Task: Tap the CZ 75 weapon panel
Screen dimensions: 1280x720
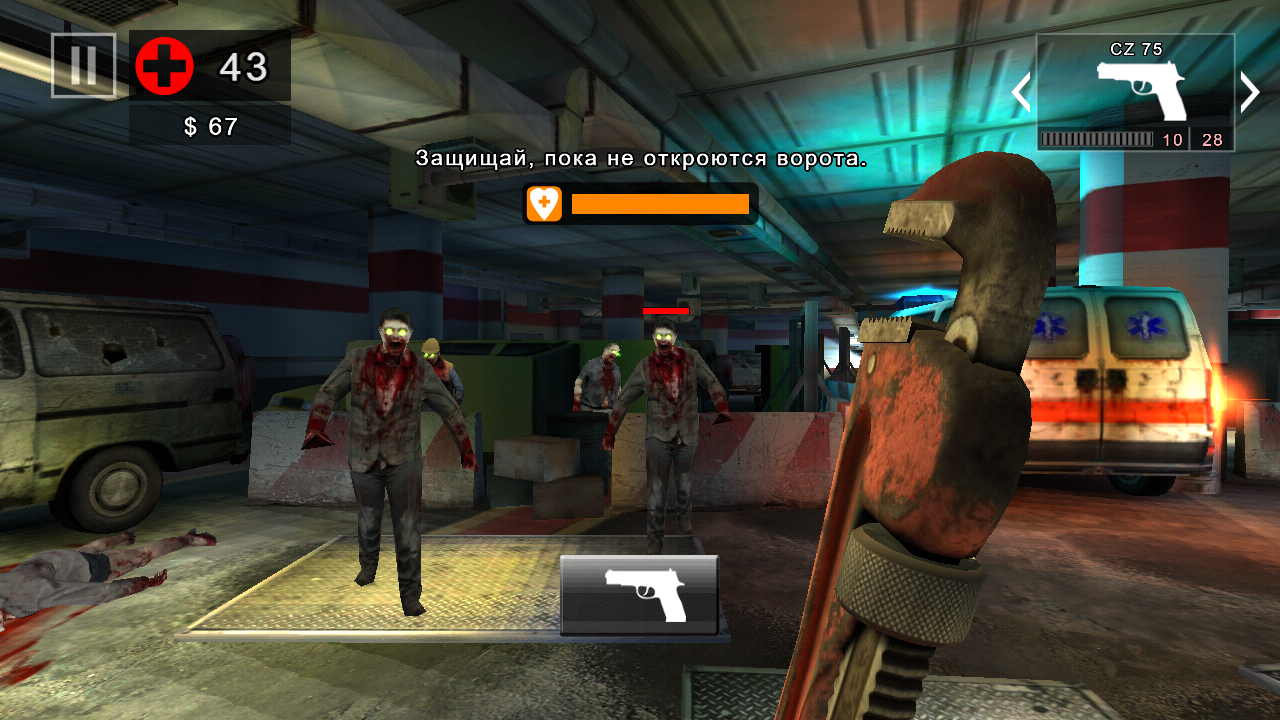Action: (1135, 92)
